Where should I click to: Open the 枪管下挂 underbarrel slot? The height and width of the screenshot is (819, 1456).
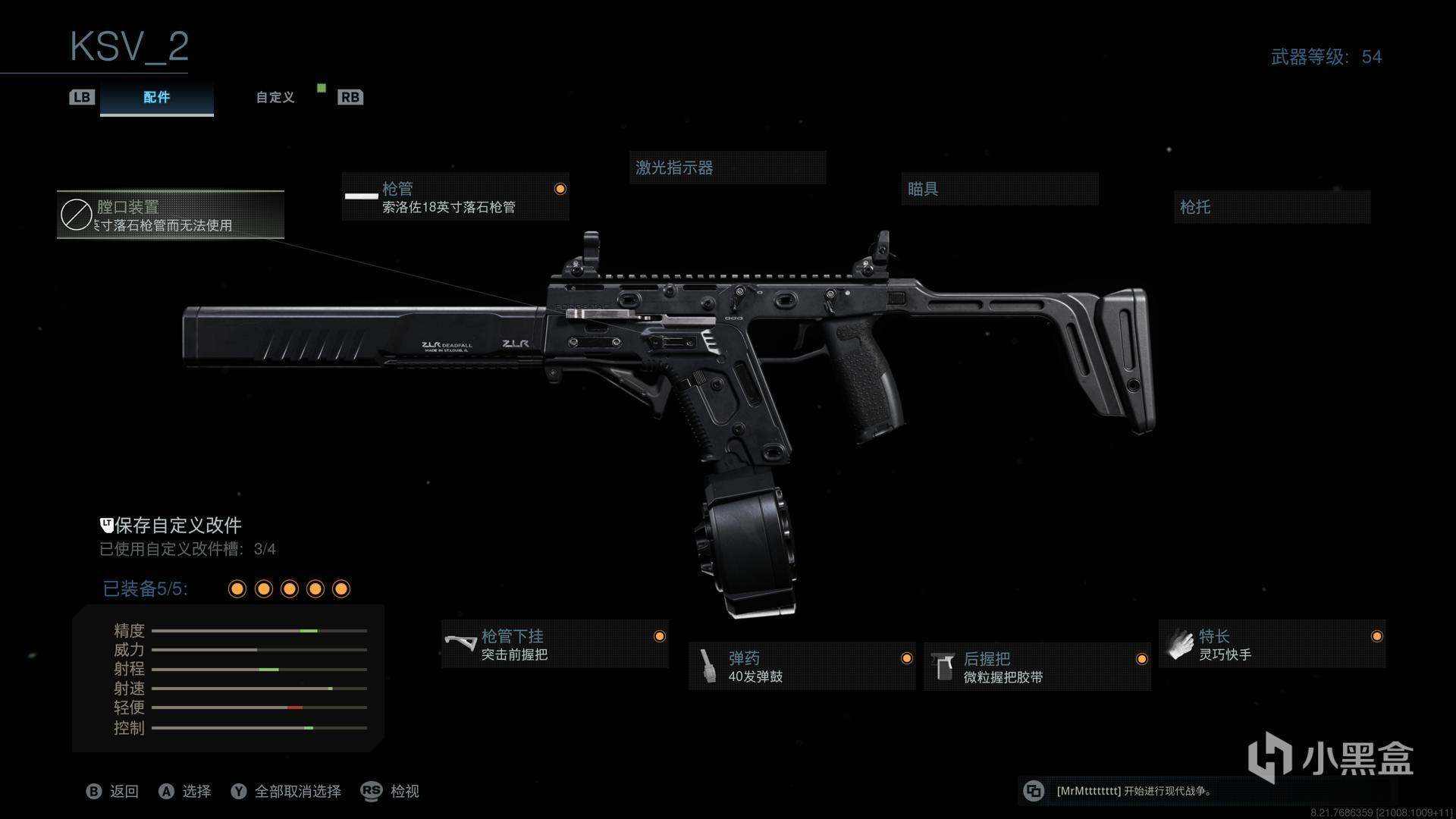coord(554,644)
